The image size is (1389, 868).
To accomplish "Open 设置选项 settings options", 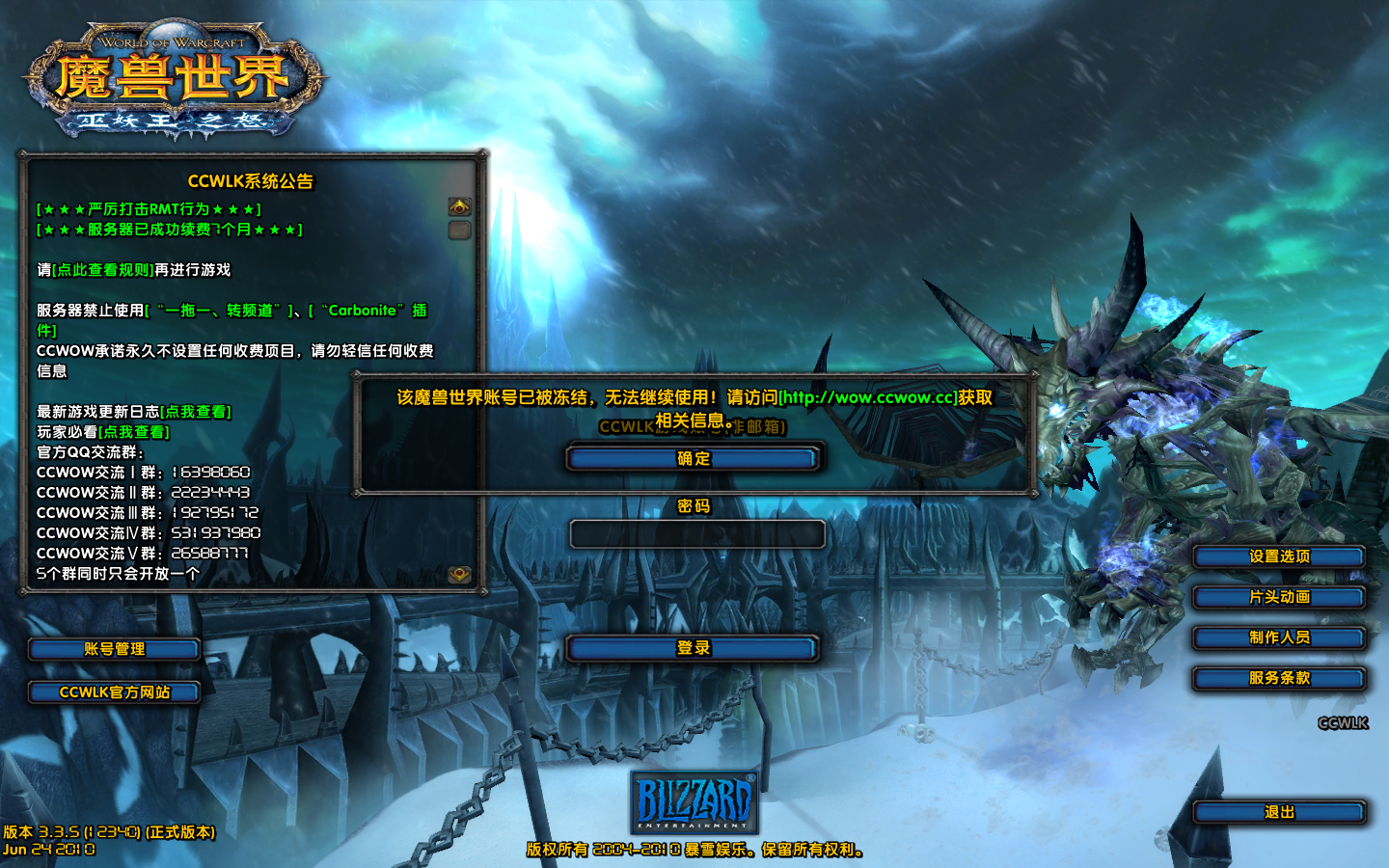I will 1278,556.
